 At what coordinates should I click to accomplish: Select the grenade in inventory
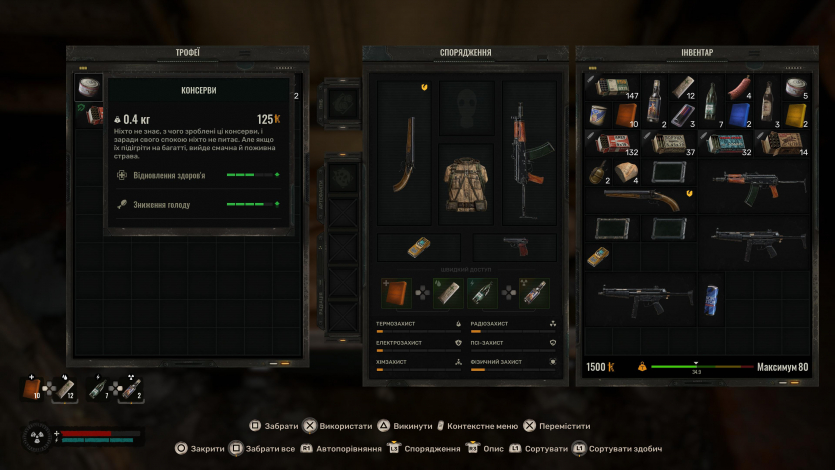(597, 173)
